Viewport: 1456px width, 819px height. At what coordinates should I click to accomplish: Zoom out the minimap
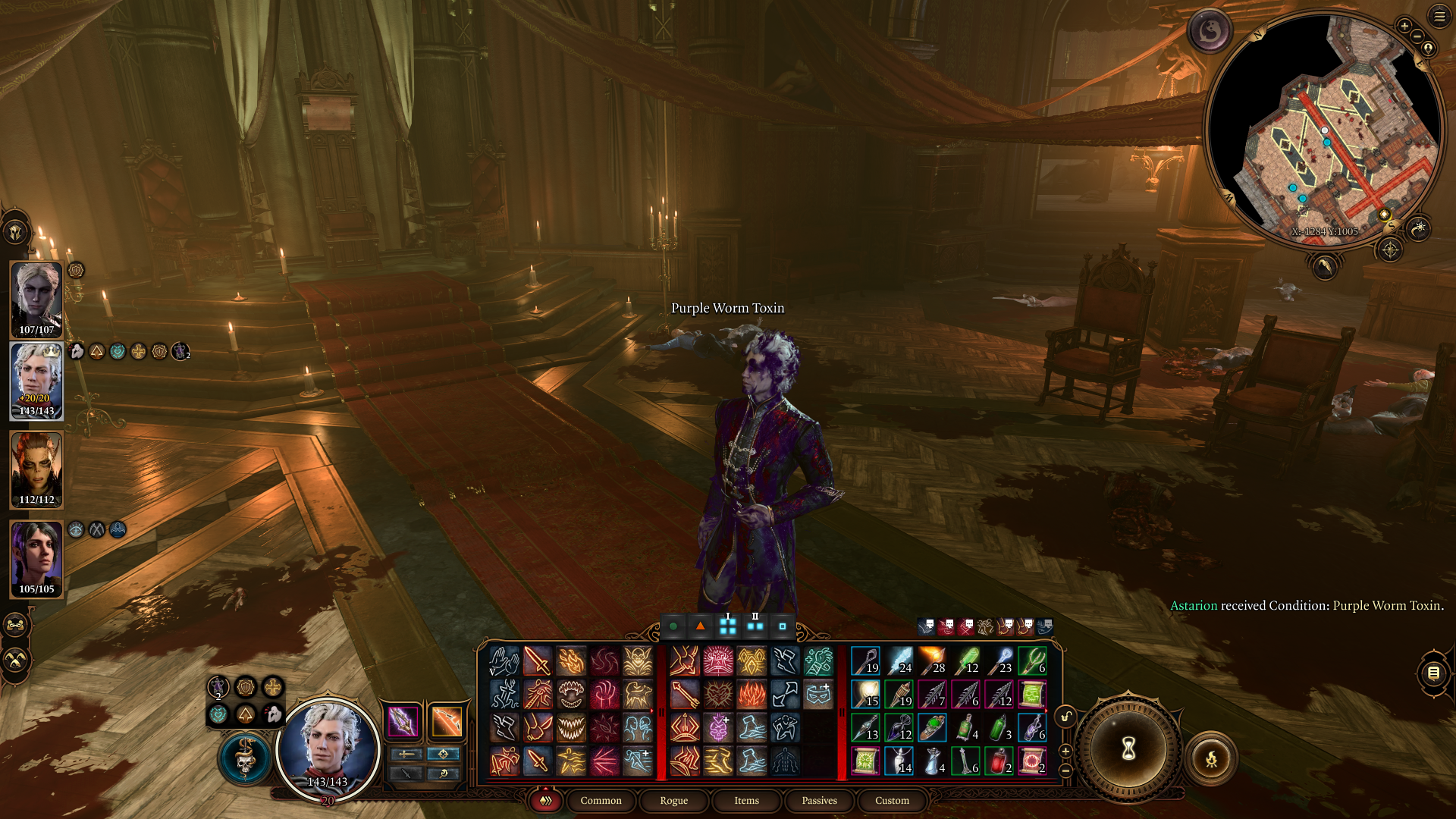(x=1417, y=36)
